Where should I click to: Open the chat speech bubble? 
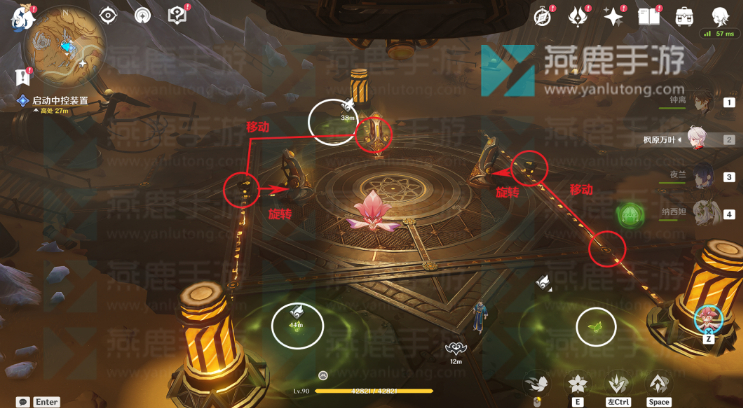click(22, 400)
